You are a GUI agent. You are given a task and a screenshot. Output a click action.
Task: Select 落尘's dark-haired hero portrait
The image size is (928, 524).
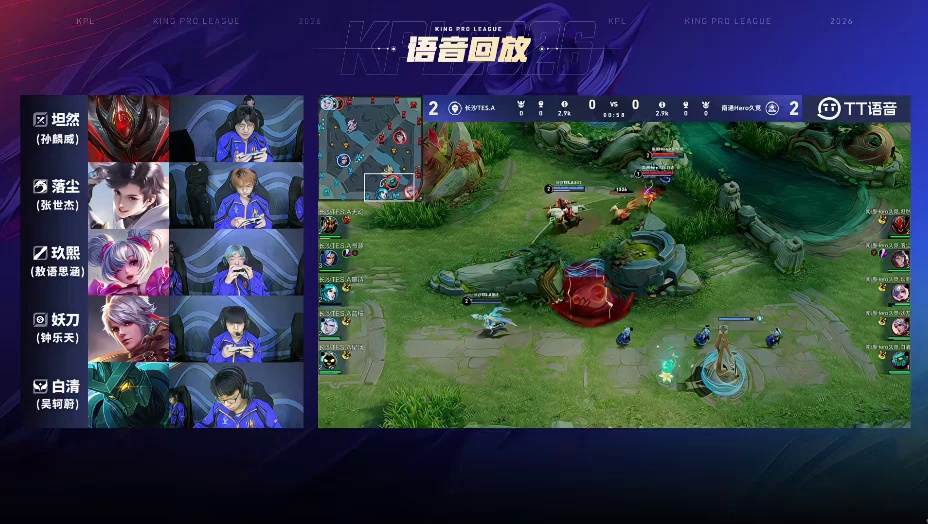tap(129, 196)
